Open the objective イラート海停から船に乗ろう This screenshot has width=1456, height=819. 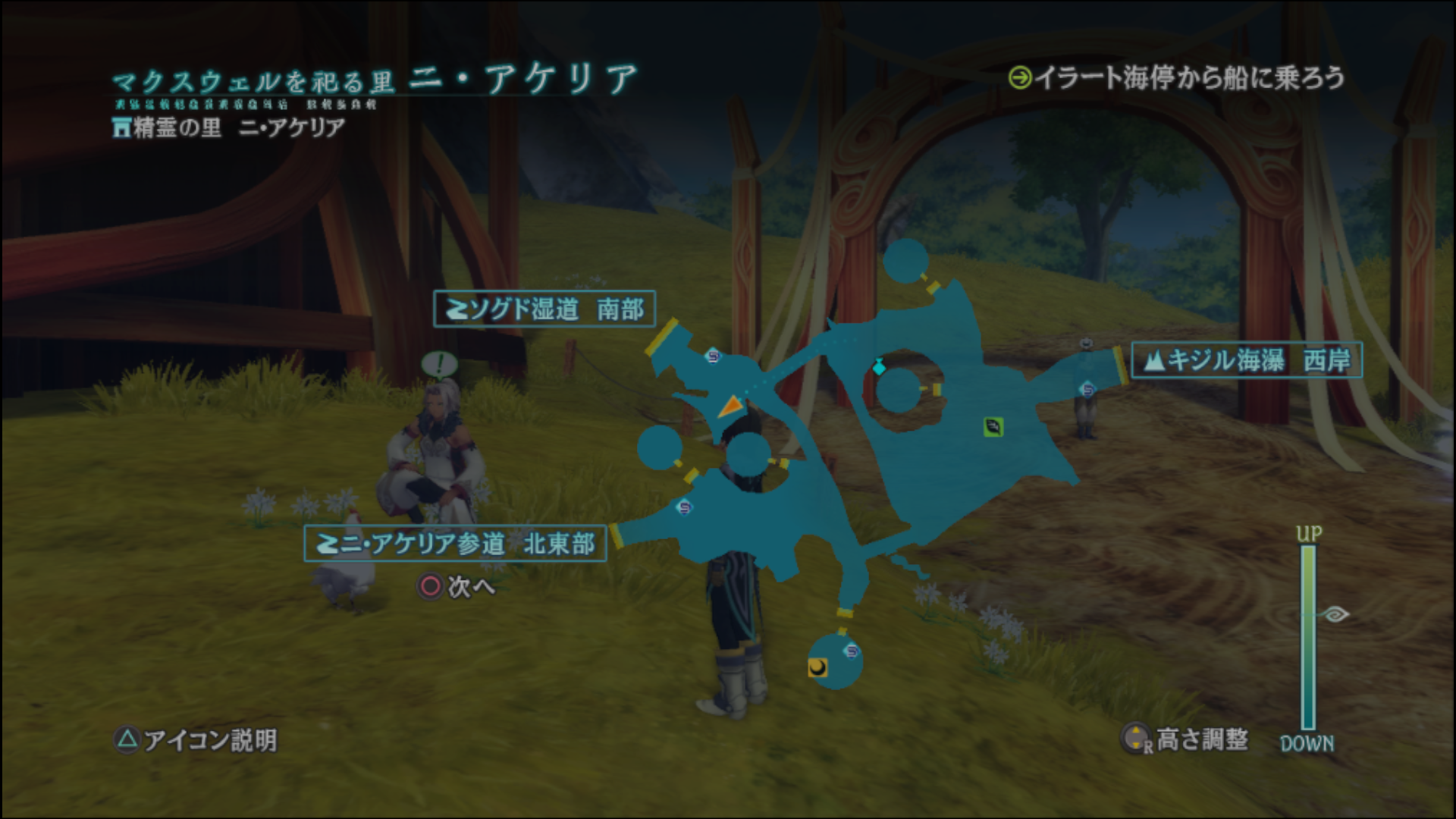click(x=1177, y=78)
